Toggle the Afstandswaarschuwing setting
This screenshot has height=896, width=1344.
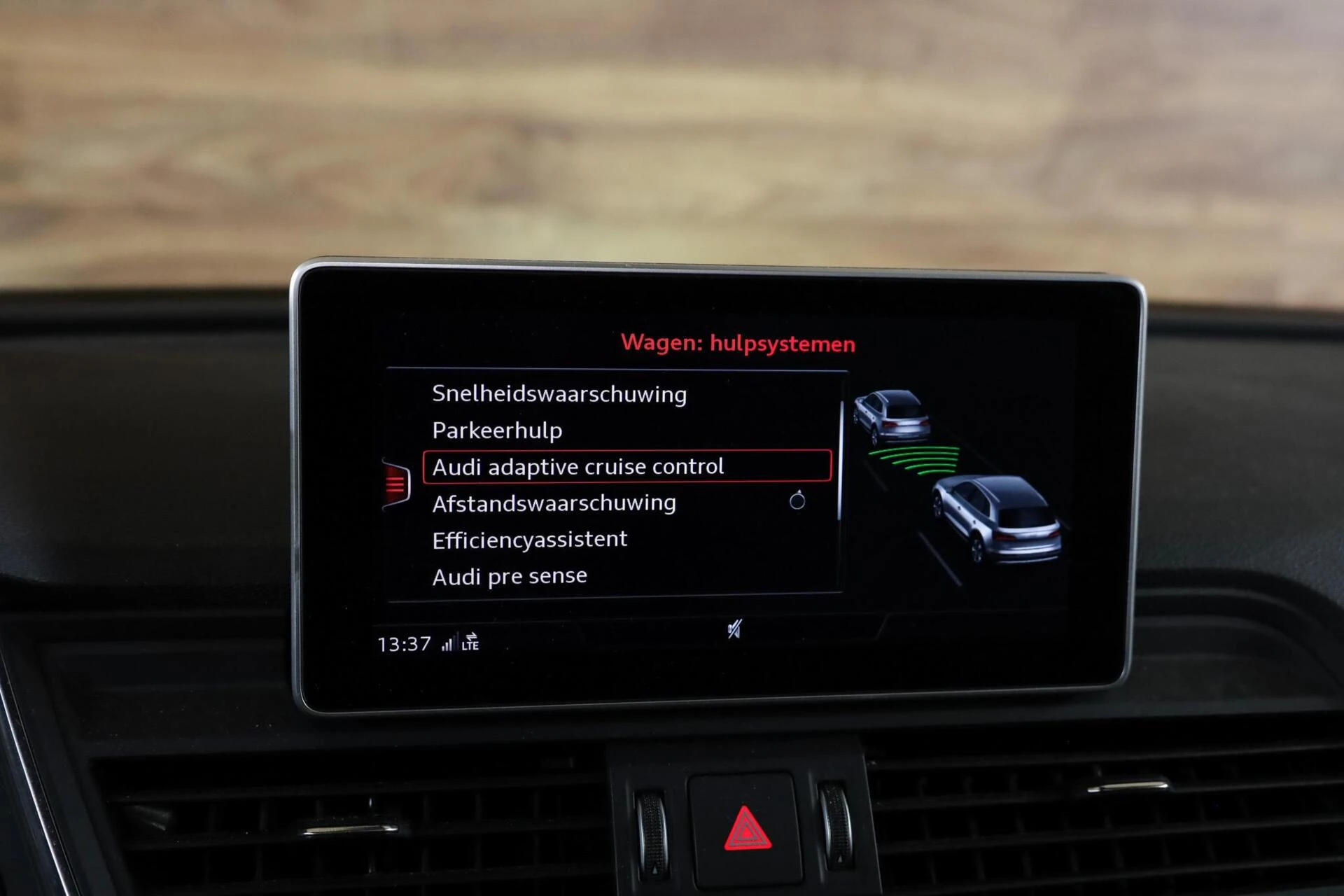(x=554, y=502)
